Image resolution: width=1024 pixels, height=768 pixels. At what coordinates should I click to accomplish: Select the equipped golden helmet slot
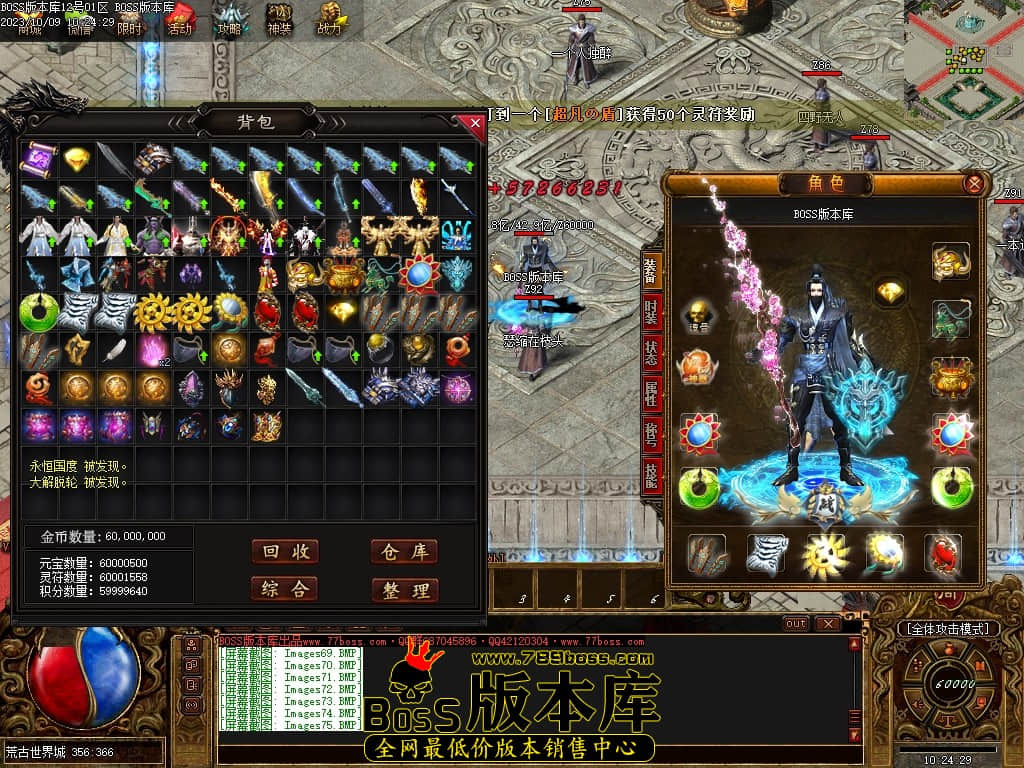click(x=949, y=262)
